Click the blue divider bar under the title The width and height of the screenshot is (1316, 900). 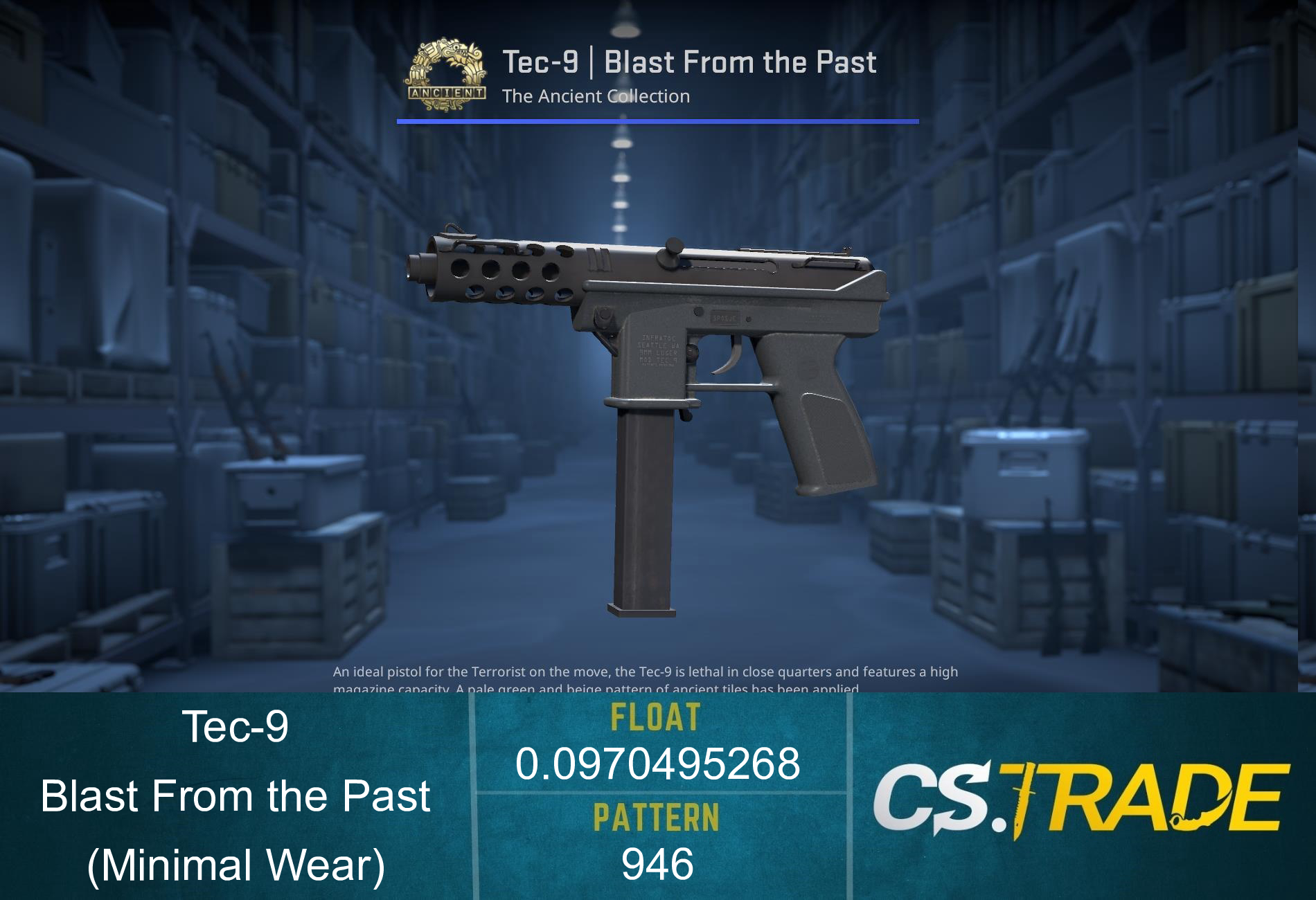tap(658, 121)
